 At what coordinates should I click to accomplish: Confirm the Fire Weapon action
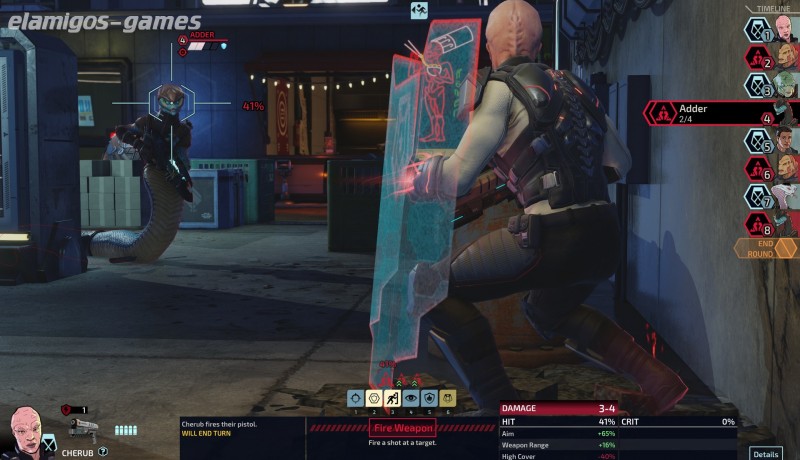[x=402, y=429]
